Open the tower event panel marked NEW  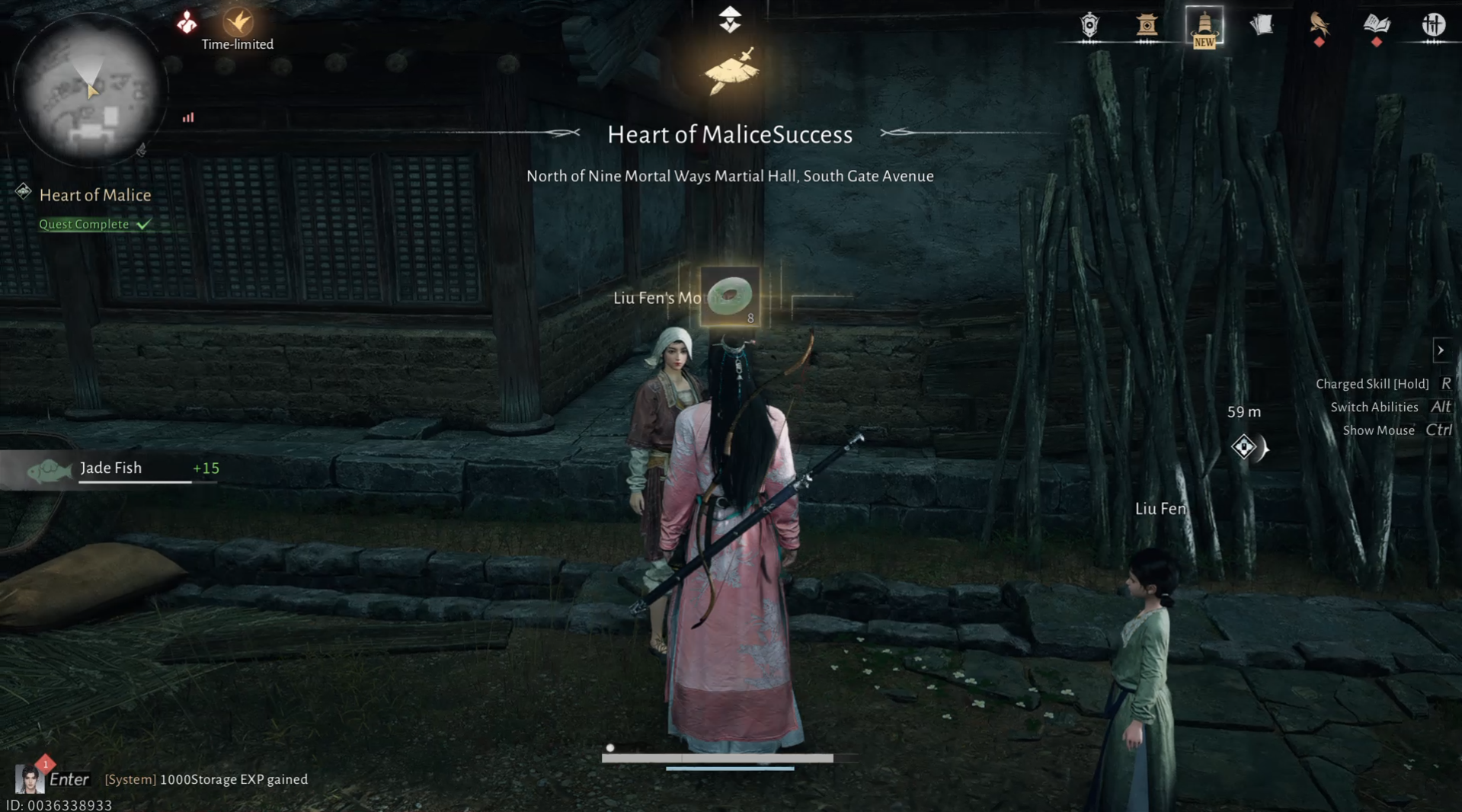coord(1204,25)
